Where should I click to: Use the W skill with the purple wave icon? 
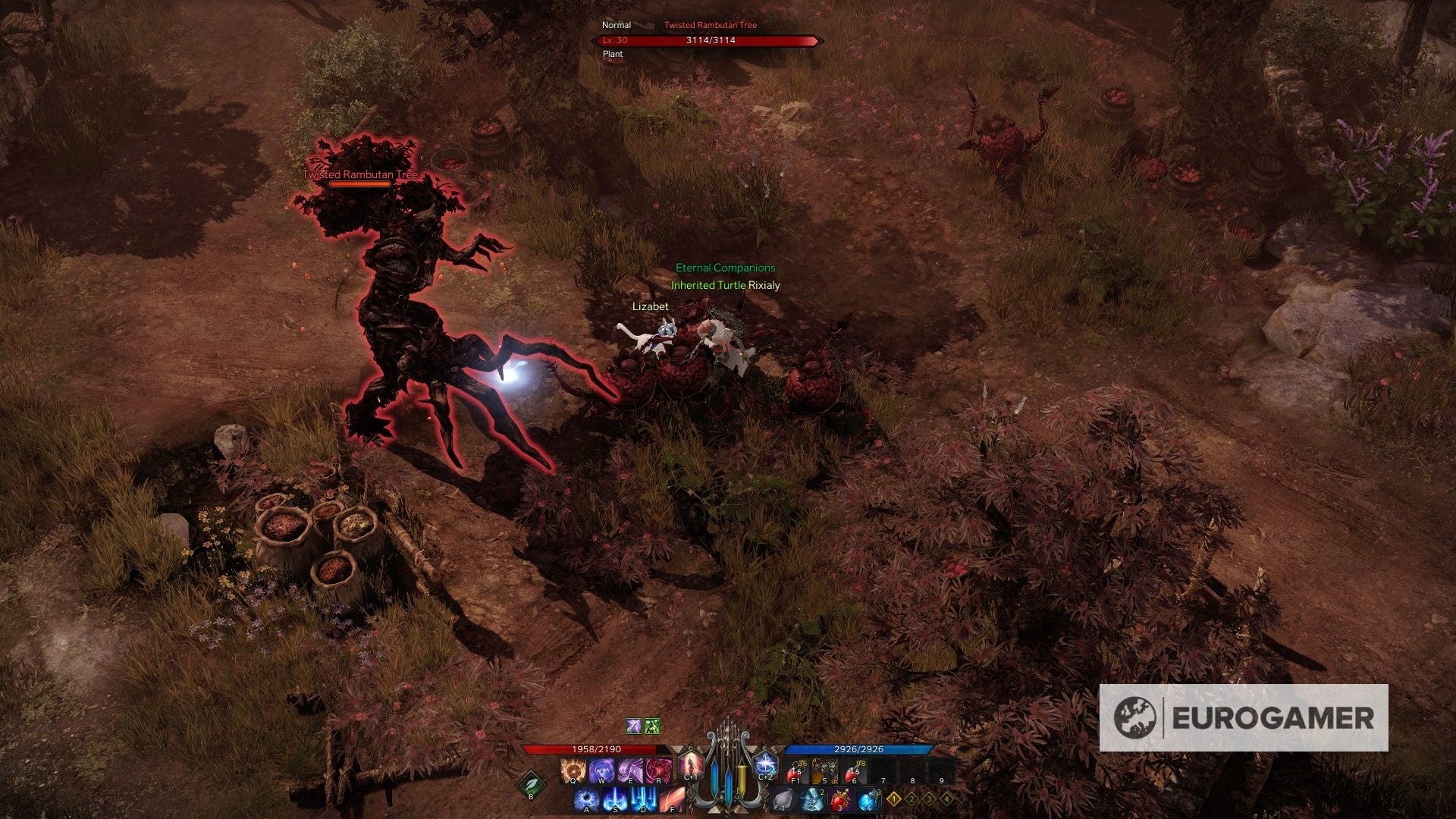pyautogui.click(x=601, y=770)
